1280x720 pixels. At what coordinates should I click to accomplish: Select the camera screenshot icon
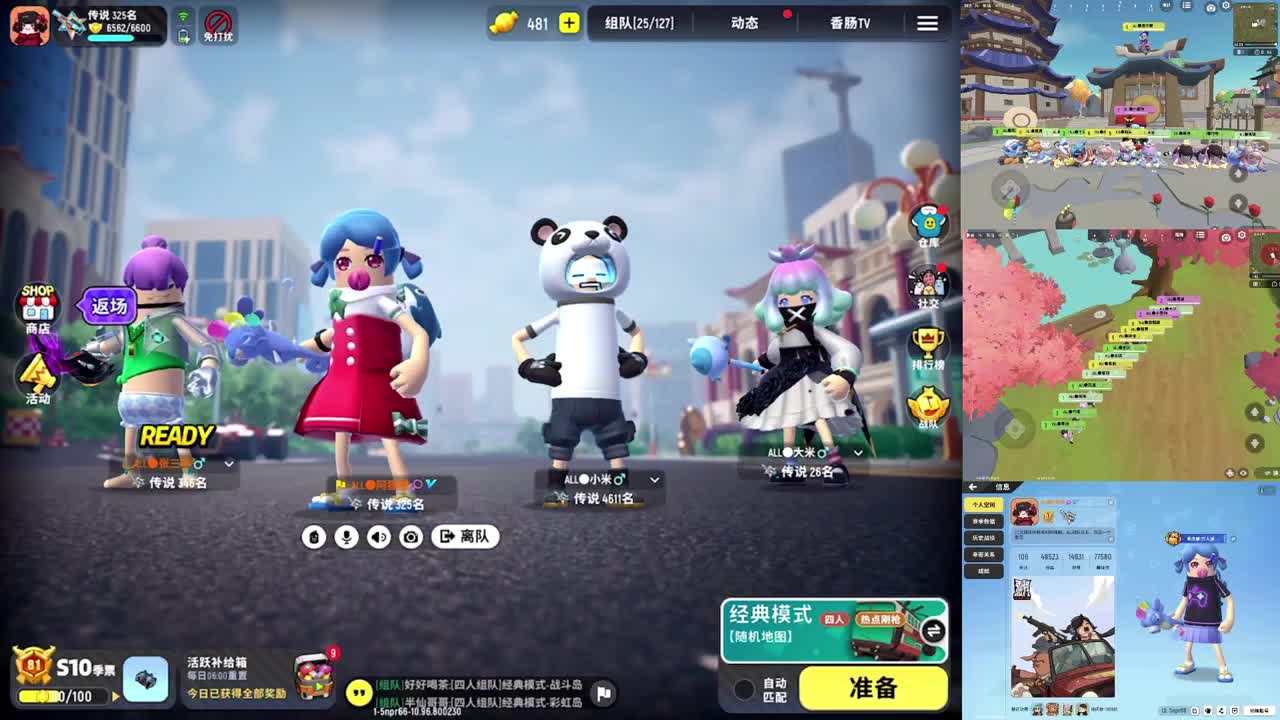[x=410, y=537]
